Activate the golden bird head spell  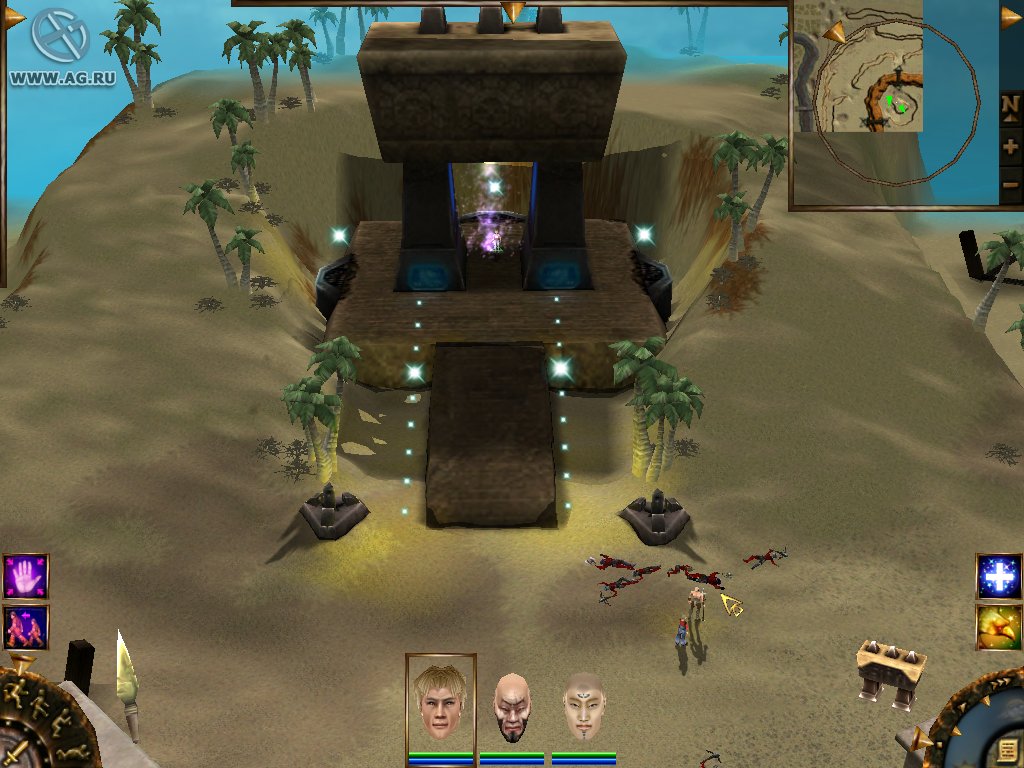click(998, 627)
